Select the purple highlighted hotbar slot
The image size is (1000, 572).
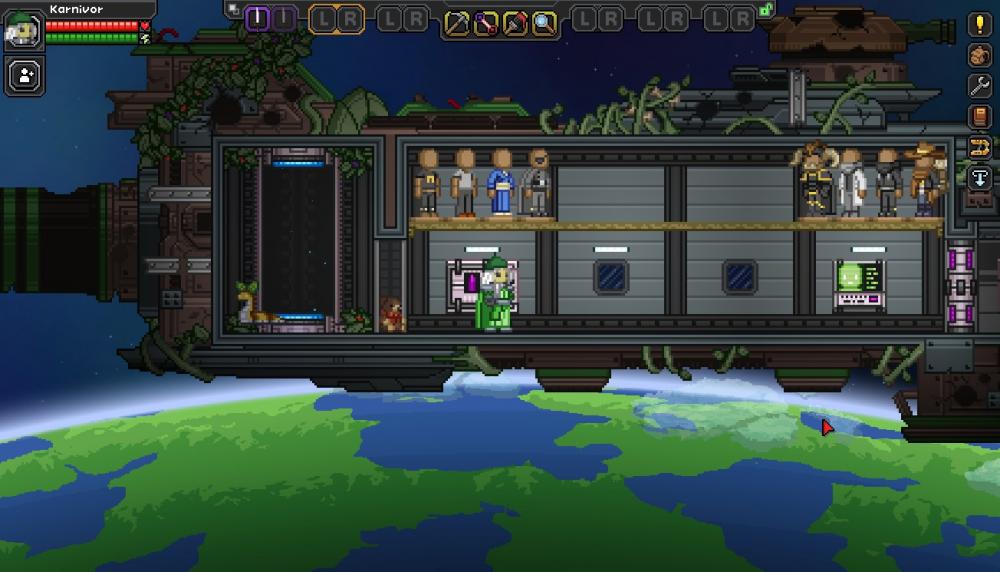point(258,19)
